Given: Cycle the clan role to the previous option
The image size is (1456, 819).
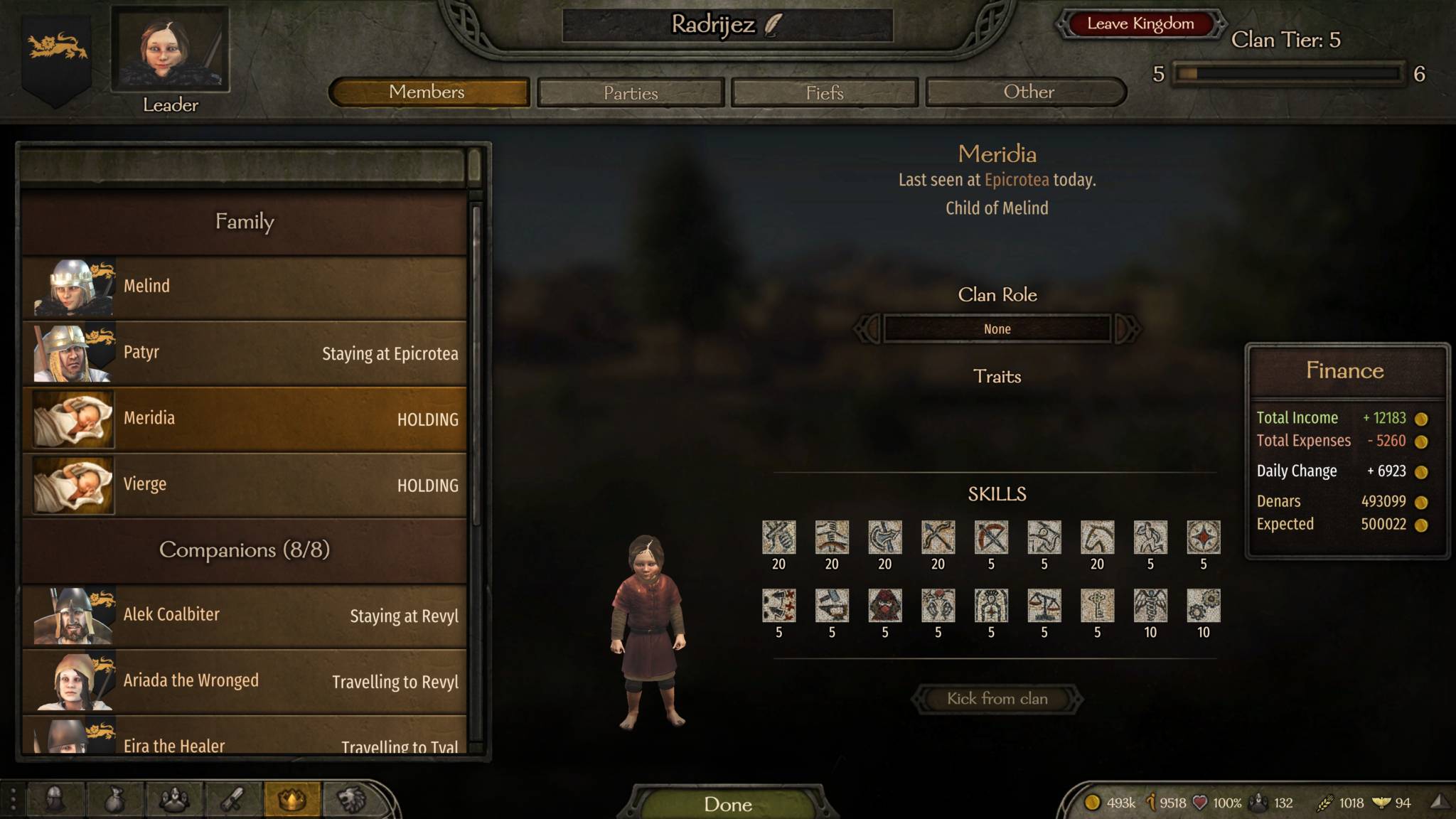Looking at the screenshot, I should point(867,329).
